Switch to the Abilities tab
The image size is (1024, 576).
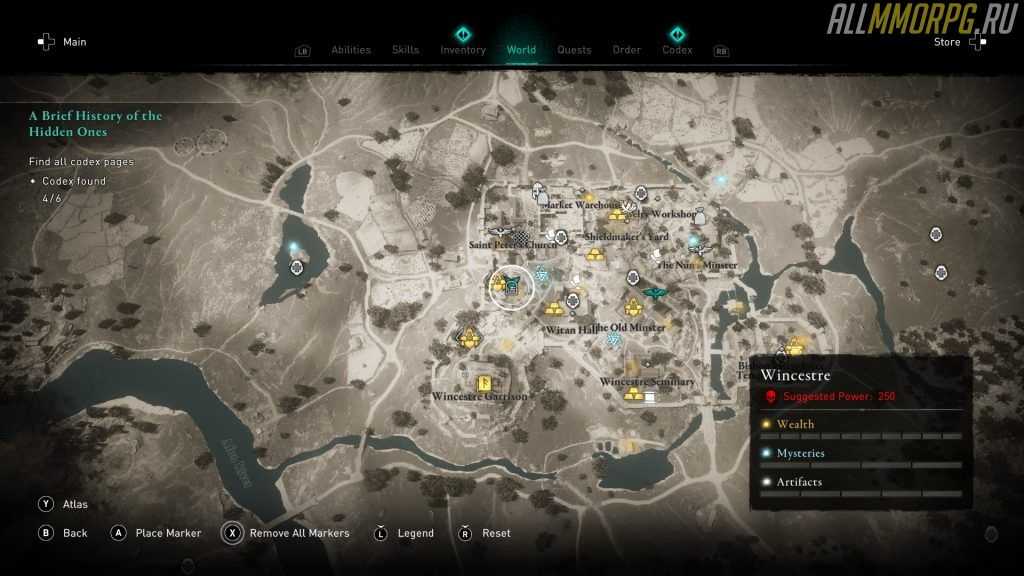click(350, 50)
